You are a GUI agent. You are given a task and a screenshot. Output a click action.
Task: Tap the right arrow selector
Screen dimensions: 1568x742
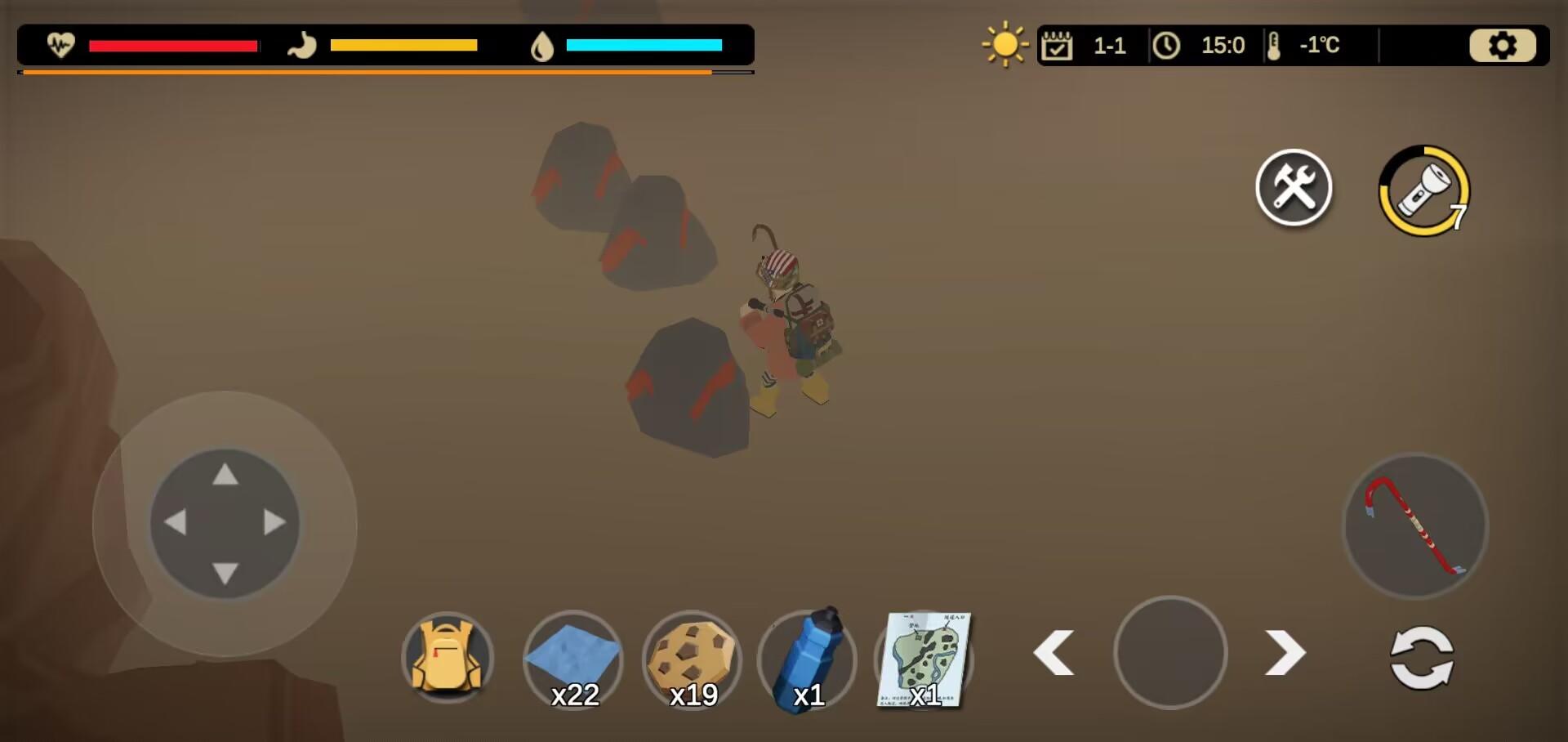pos(1285,653)
